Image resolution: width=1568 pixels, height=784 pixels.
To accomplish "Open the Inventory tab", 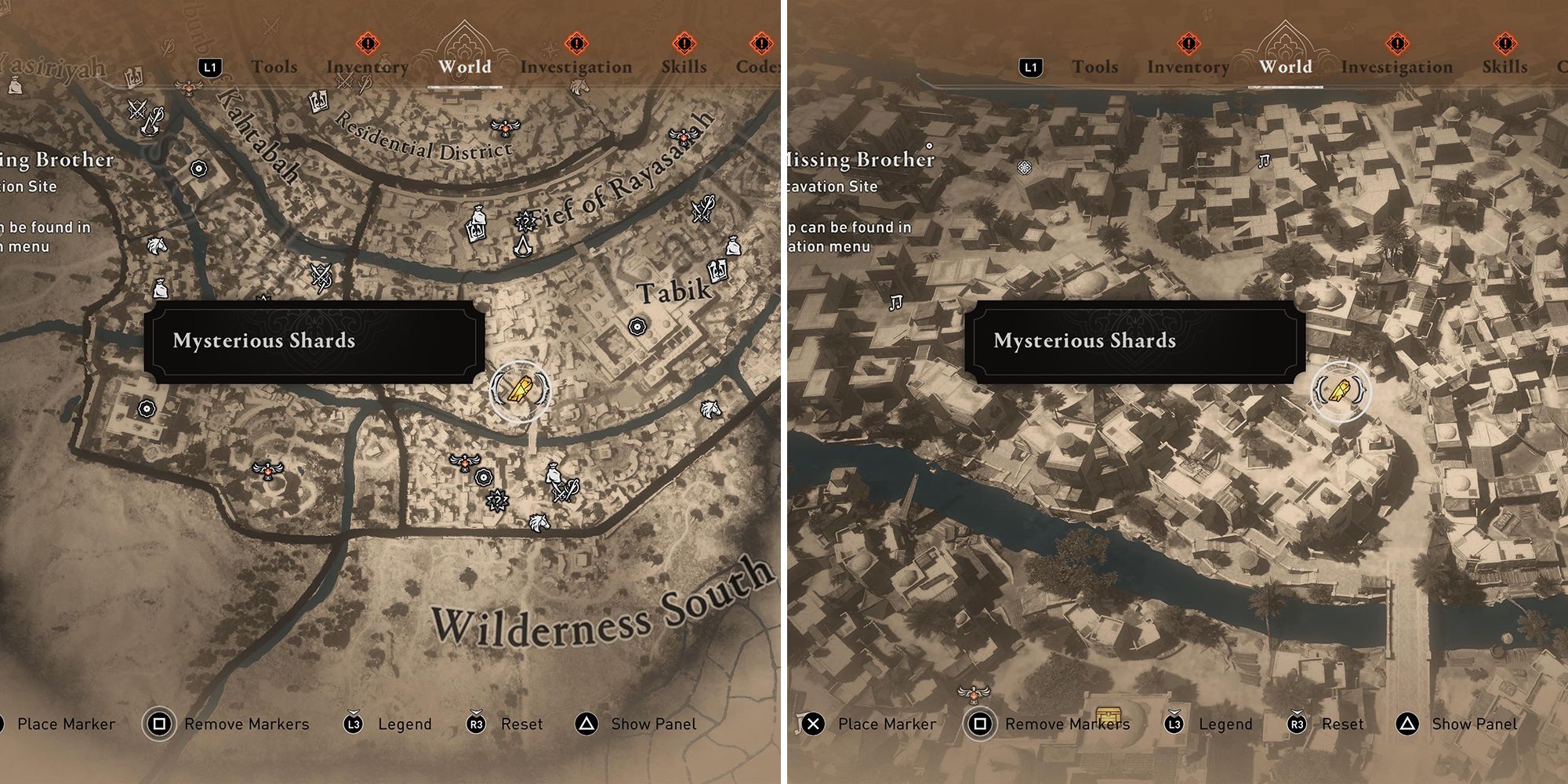I will [366, 67].
